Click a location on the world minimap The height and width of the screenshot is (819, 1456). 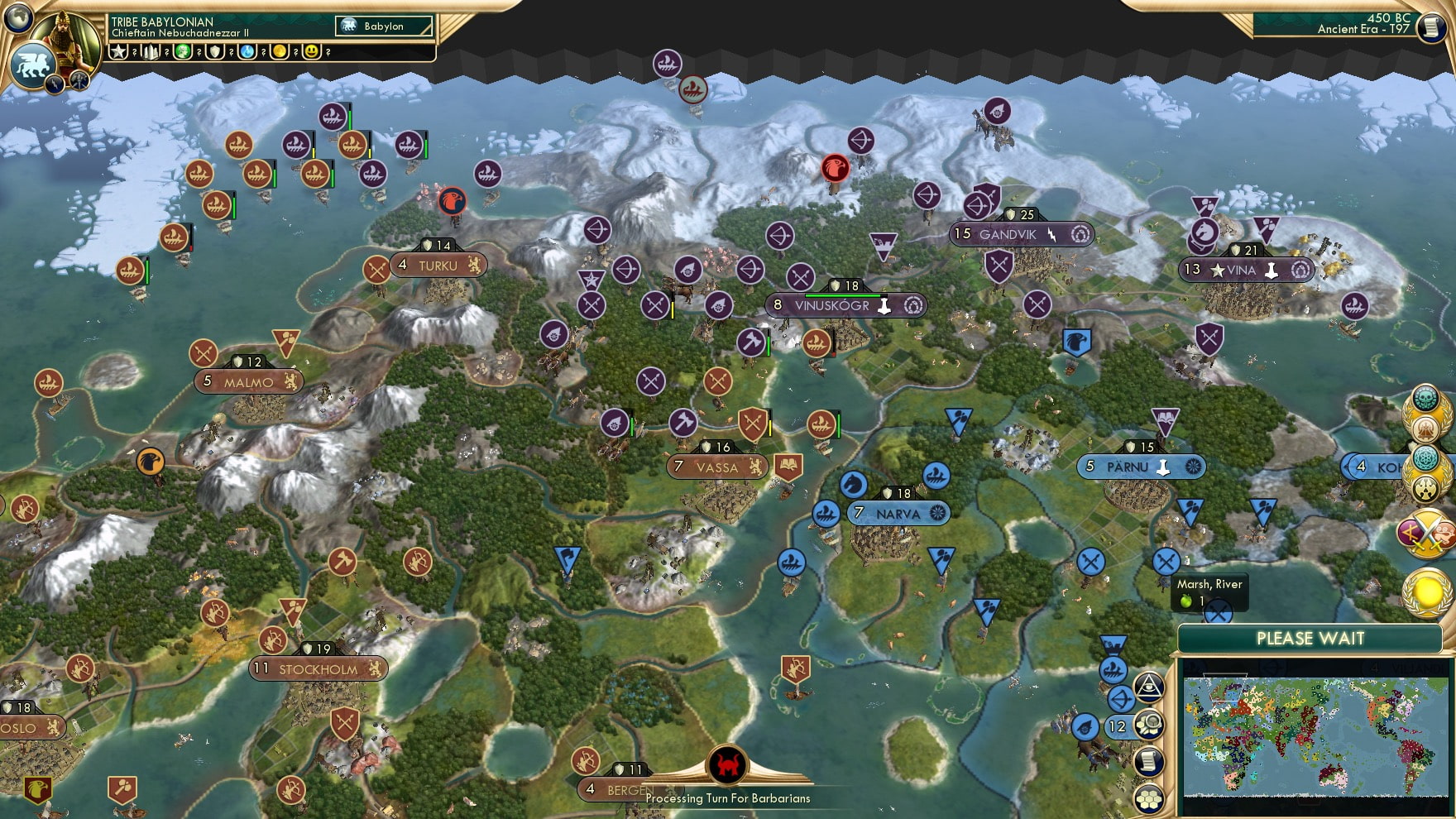1315,736
